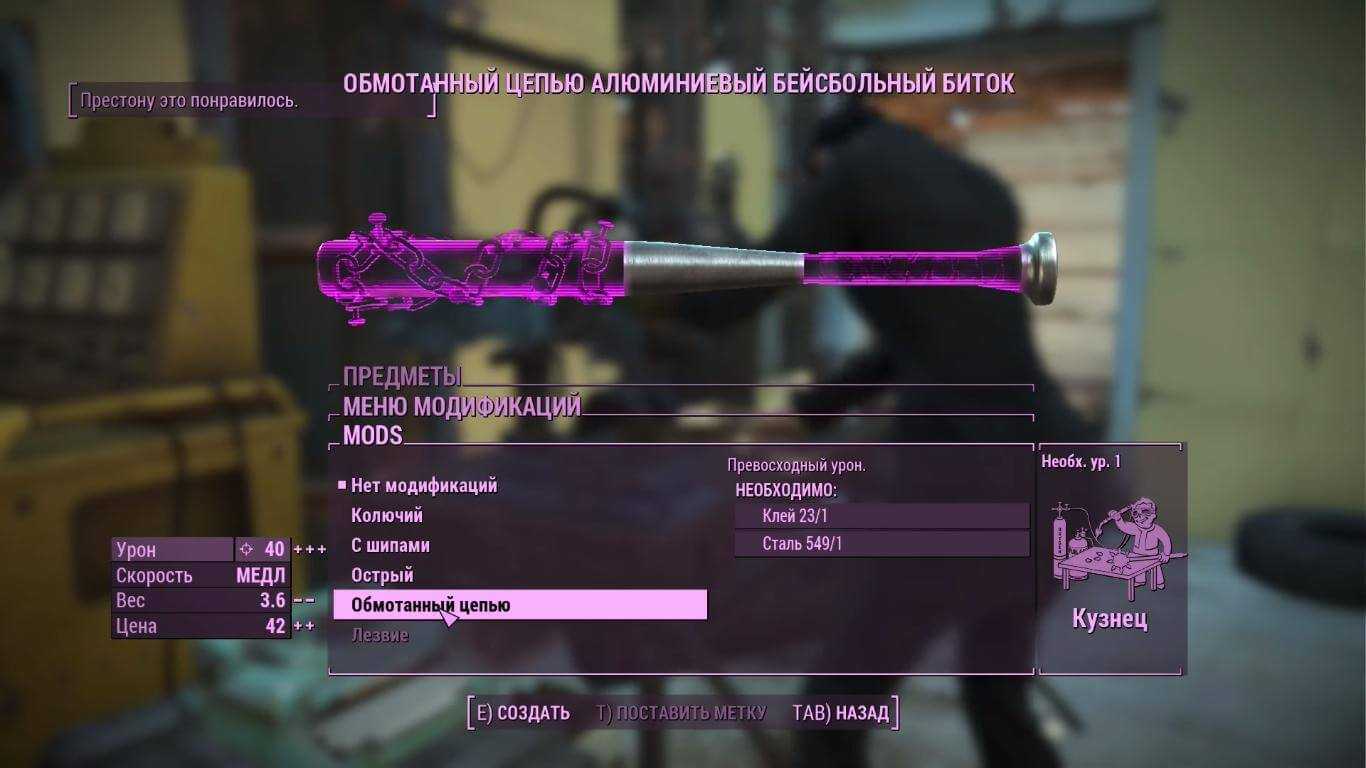
Task: Choose the "Колючий" modification
Action: (x=387, y=516)
